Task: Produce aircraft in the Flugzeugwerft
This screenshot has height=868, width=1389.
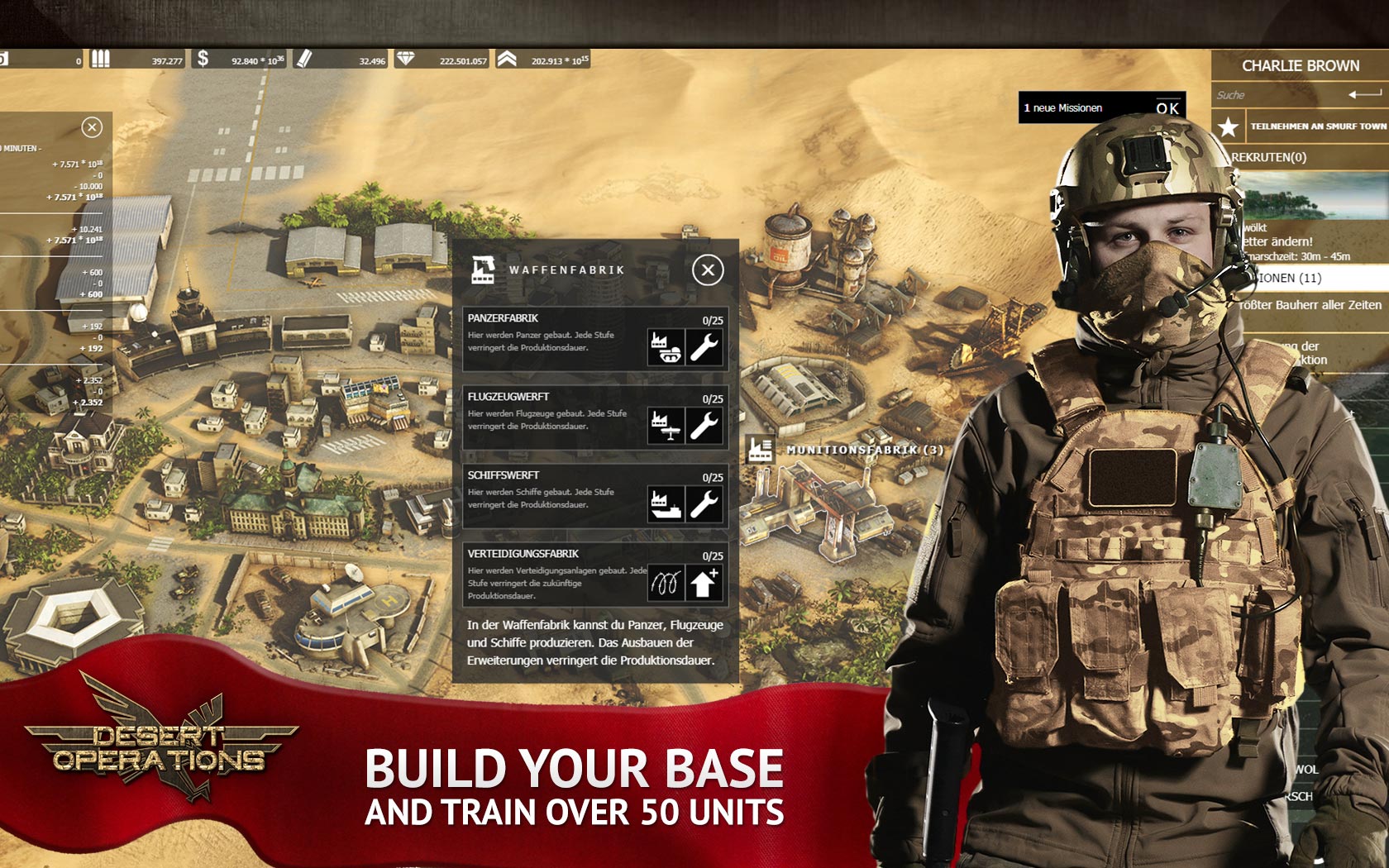Action: pyautogui.click(x=666, y=426)
